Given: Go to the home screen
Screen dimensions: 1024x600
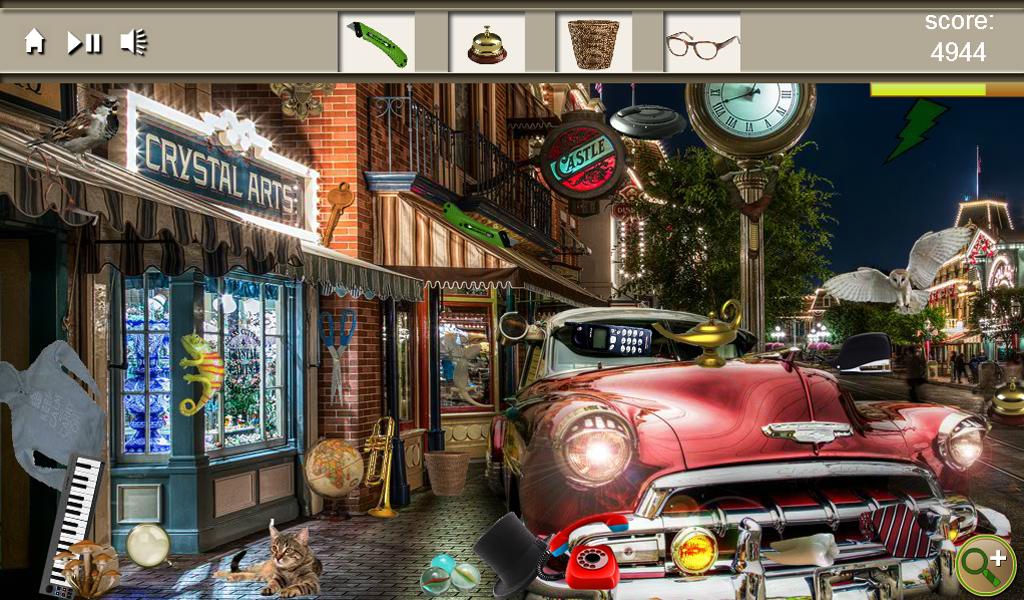Looking at the screenshot, I should pyautogui.click(x=35, y=42).
